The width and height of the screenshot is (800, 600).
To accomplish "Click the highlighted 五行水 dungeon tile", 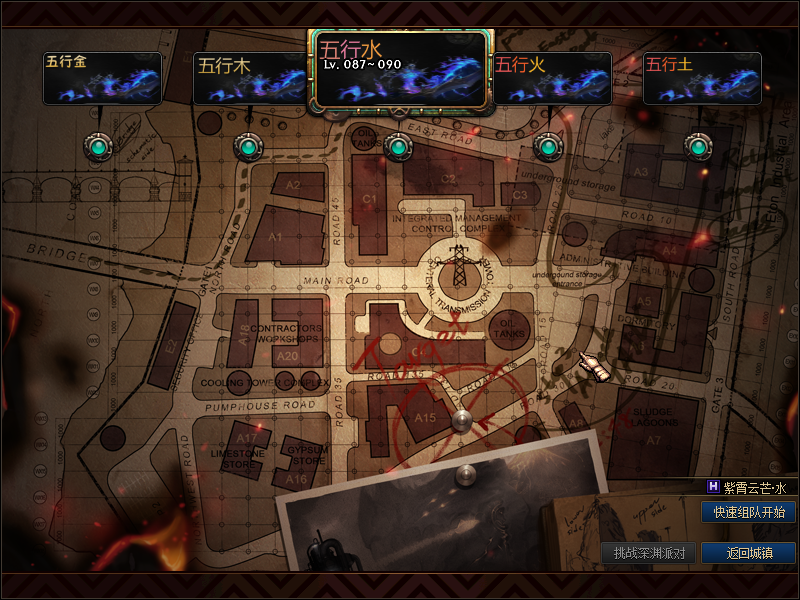I will coord(398,69).
